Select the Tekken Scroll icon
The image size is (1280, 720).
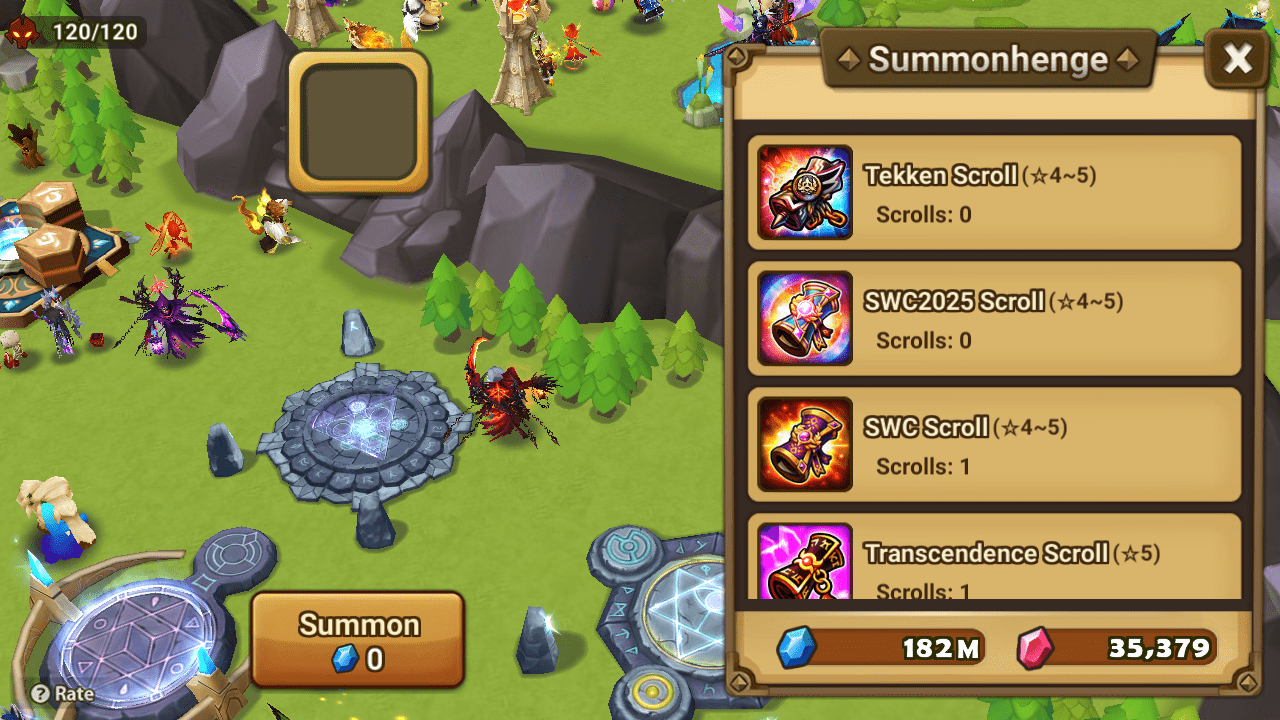click(805, 193)
